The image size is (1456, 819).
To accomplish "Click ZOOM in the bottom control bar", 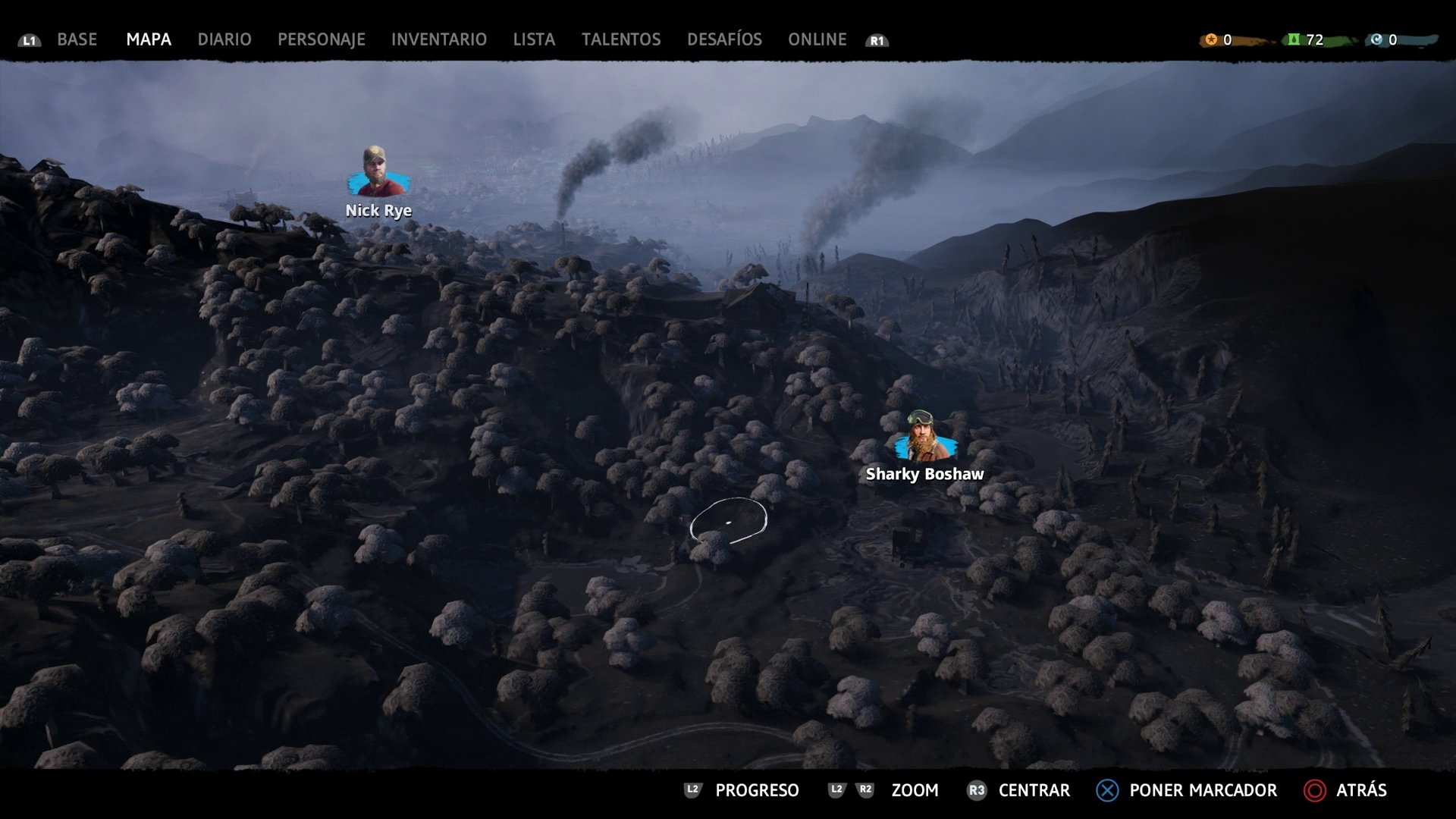I will point(915,790).
